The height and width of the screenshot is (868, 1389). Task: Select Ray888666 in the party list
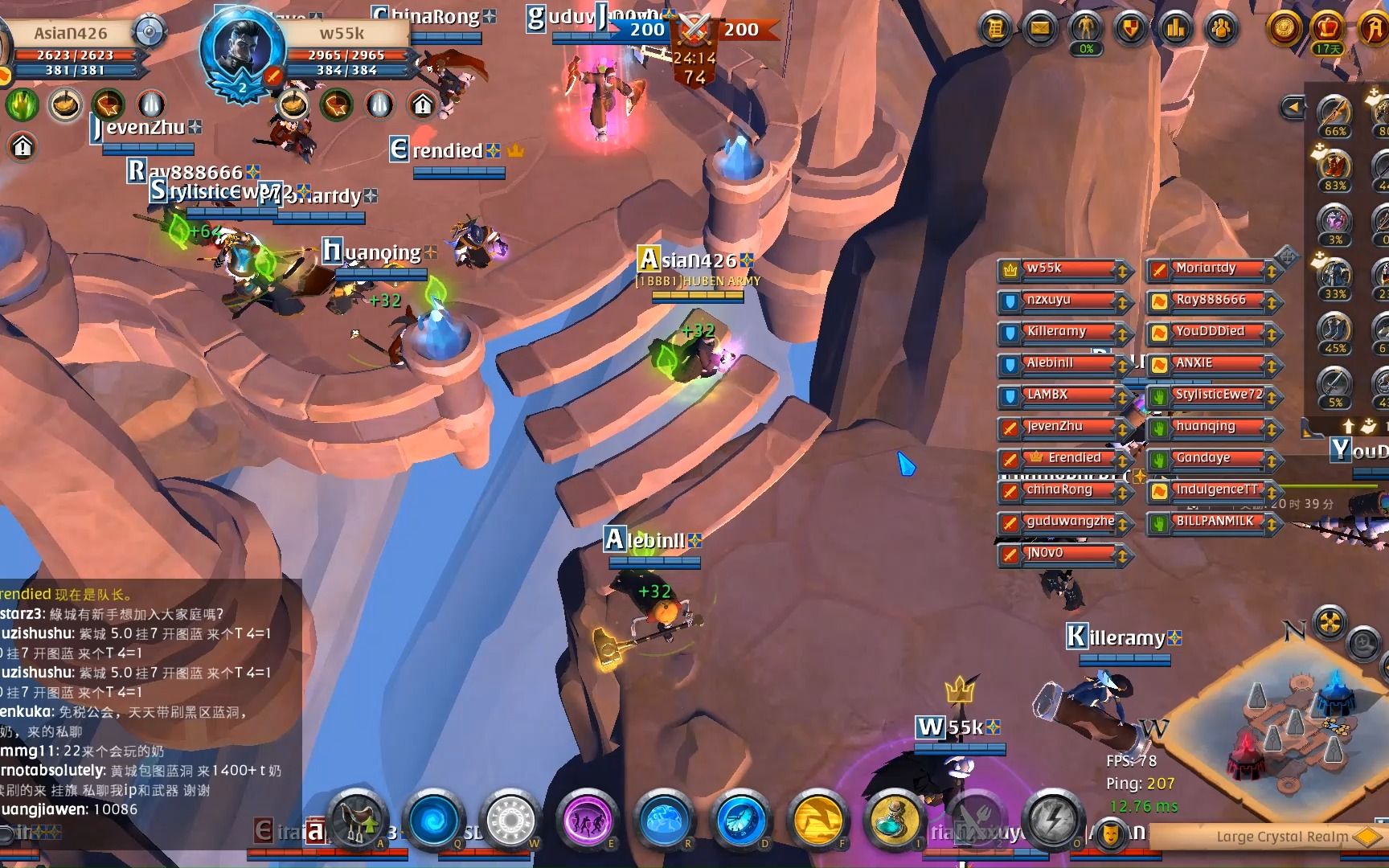click(x=1211, y=301)
